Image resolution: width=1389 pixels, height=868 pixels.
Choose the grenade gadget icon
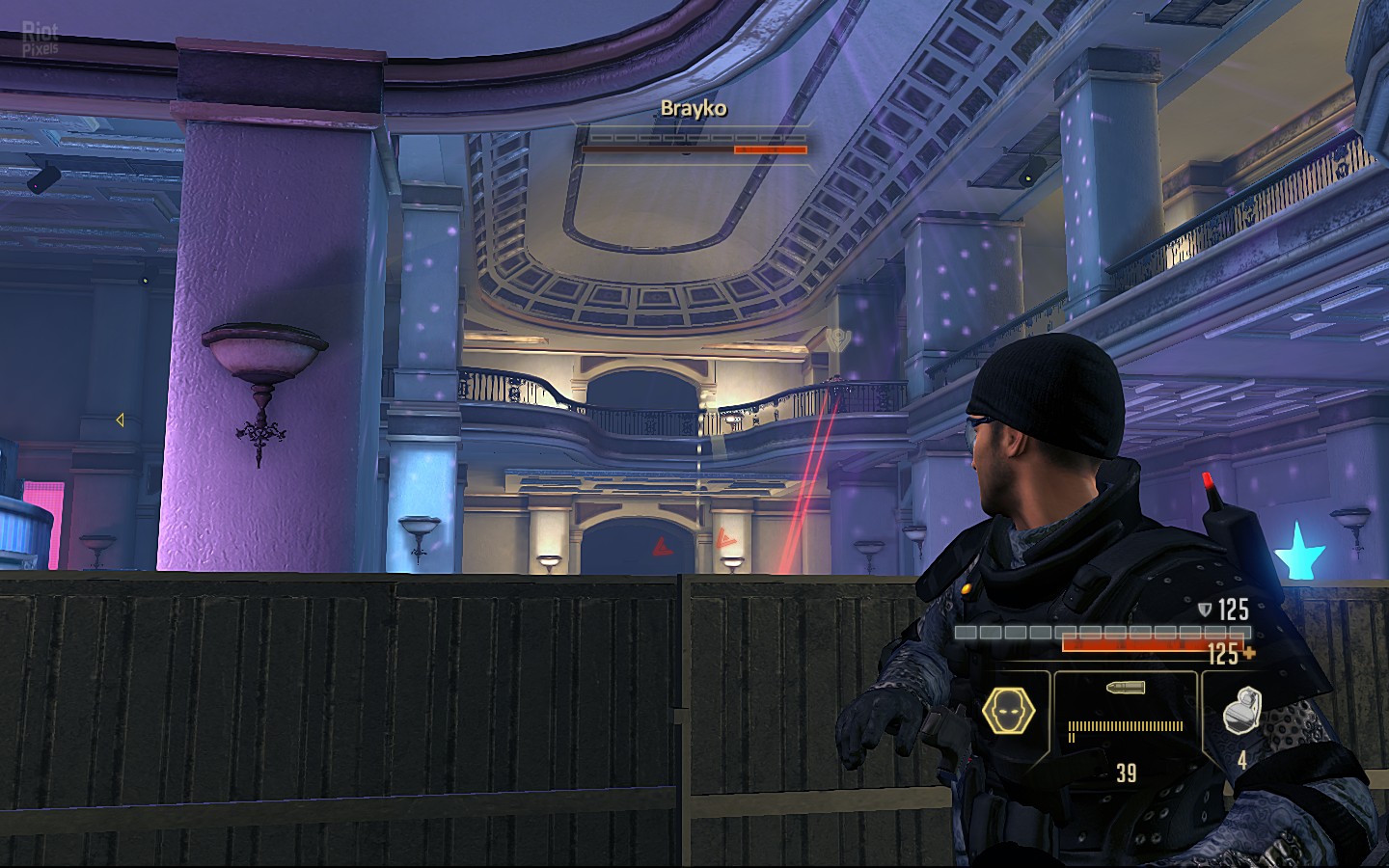tap(1242, 713)
